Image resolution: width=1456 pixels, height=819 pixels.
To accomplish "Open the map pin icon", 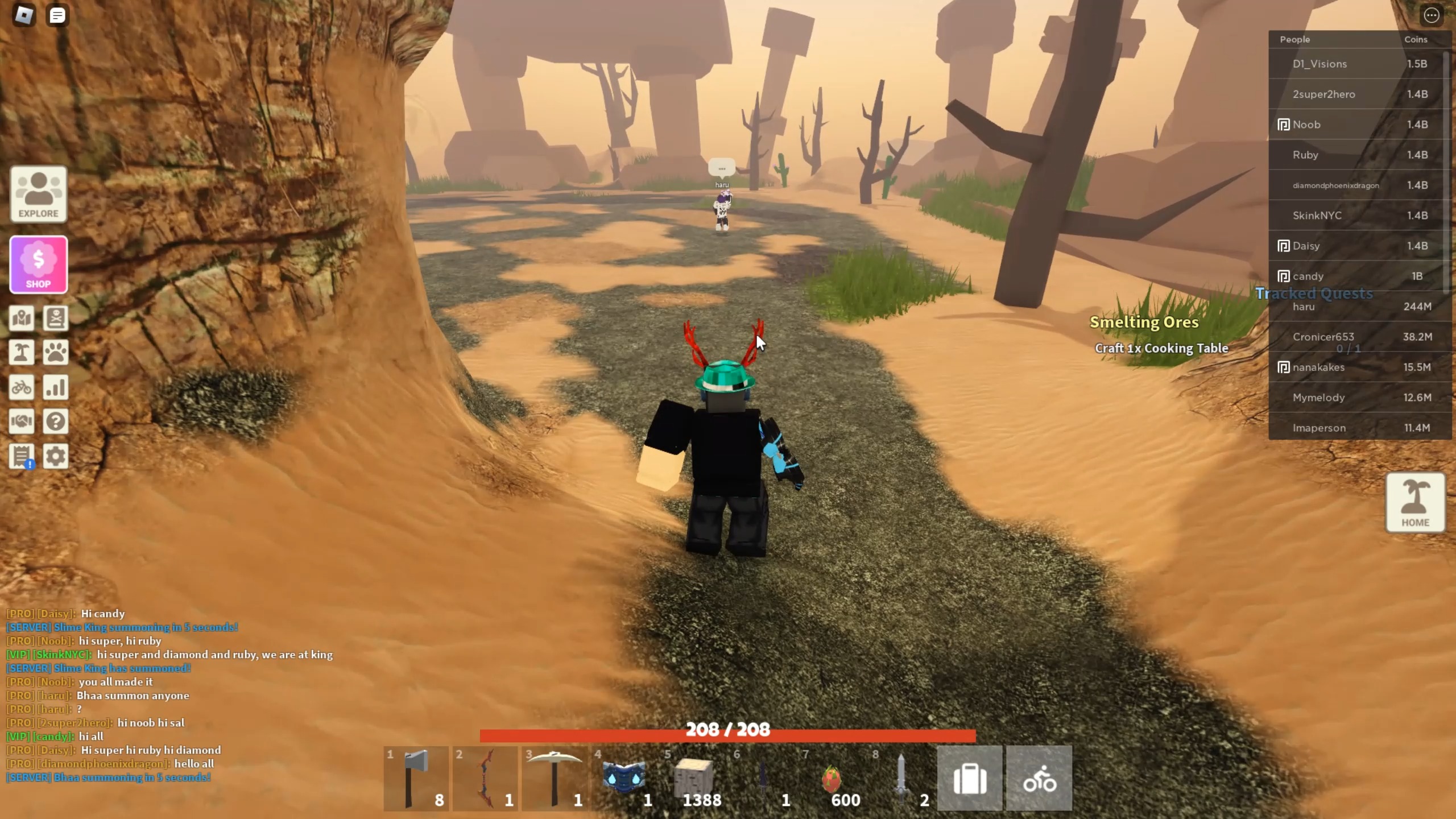I will tap(22, 318).
